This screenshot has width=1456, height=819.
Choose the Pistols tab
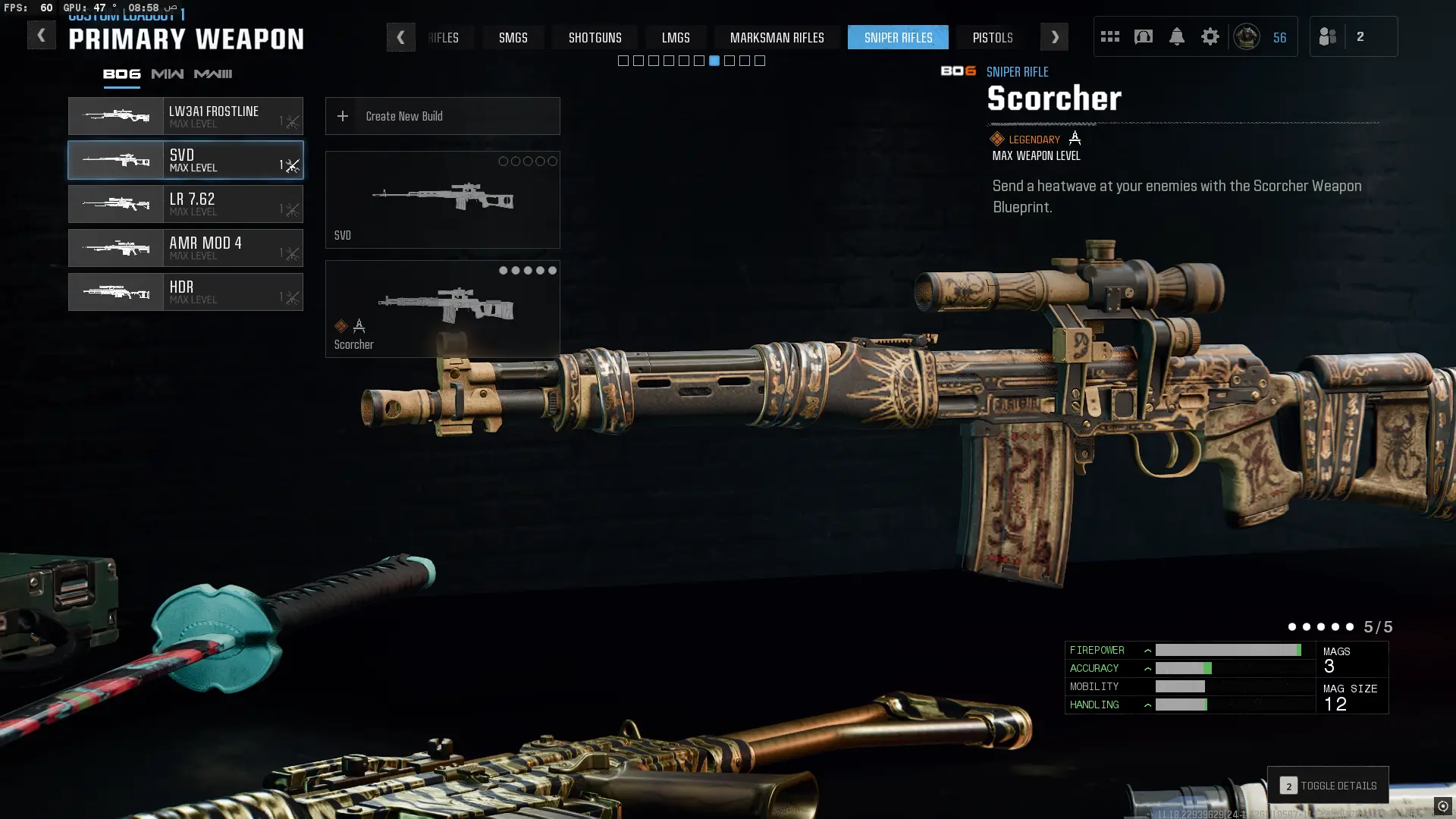click(x=992, y=37)
